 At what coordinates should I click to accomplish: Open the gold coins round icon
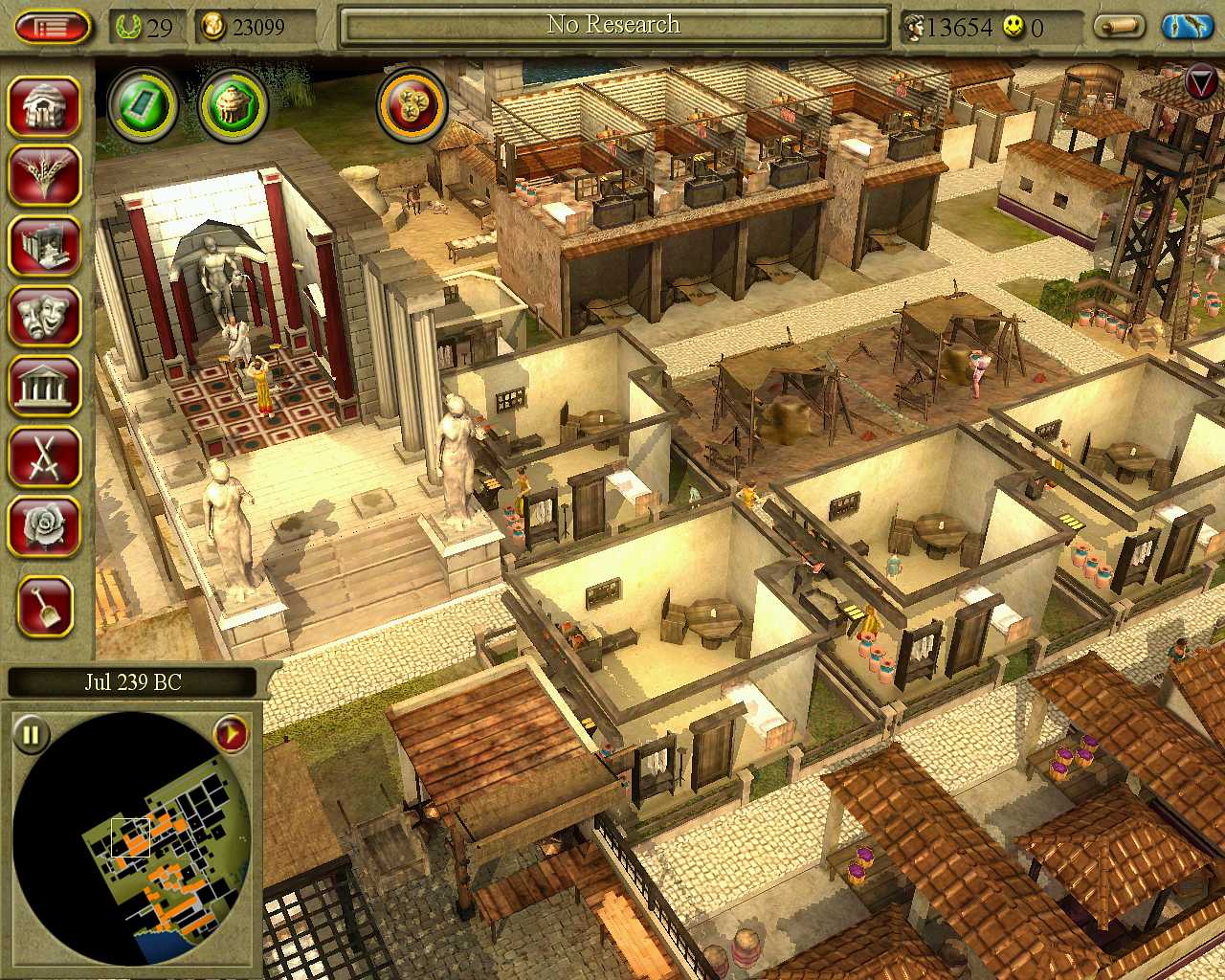(x=412, y=105)
